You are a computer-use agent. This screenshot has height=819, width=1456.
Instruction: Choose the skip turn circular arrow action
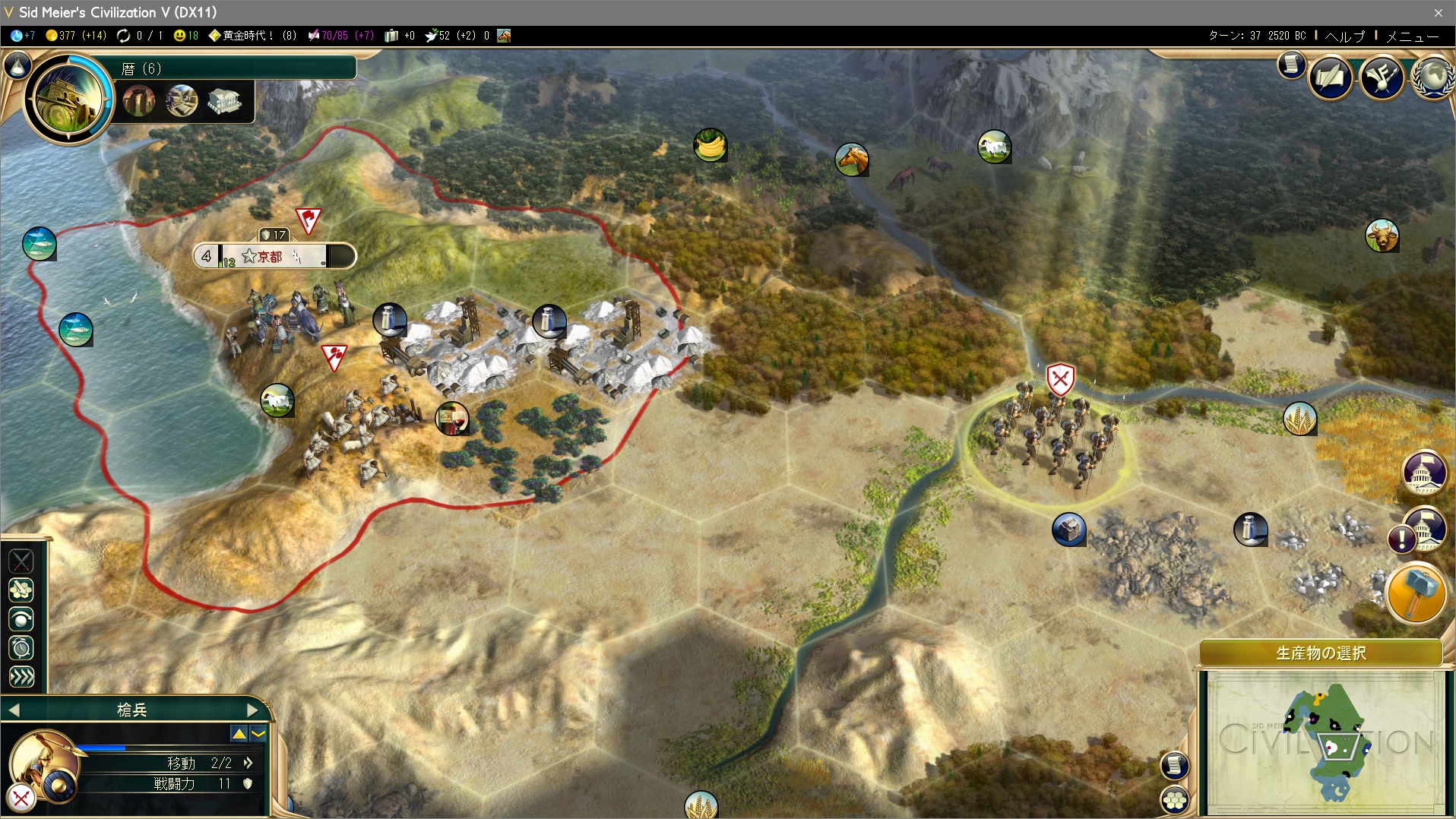(x=21, y=619)
